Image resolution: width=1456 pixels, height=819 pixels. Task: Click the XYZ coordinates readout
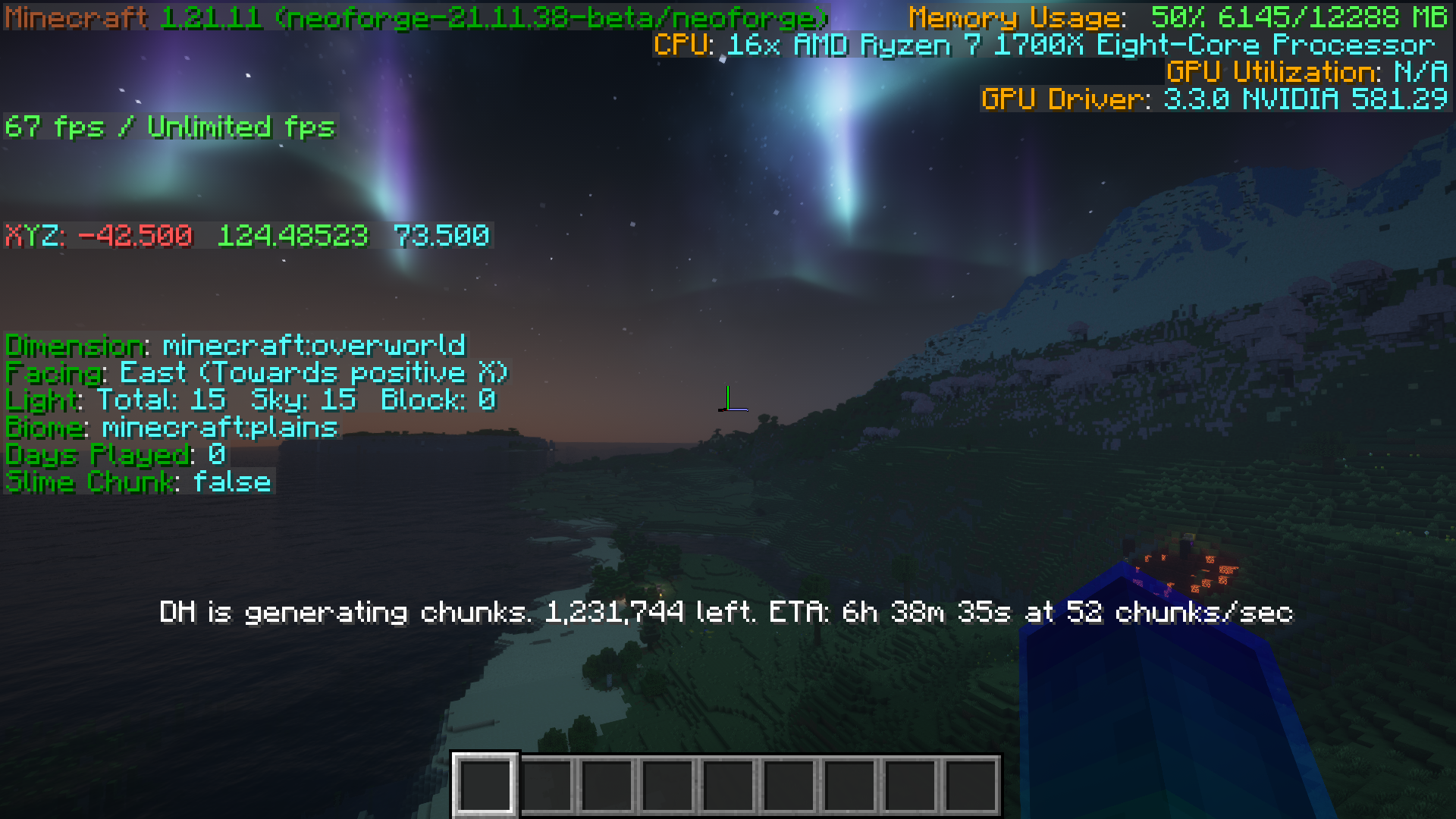tap(246, 235)
